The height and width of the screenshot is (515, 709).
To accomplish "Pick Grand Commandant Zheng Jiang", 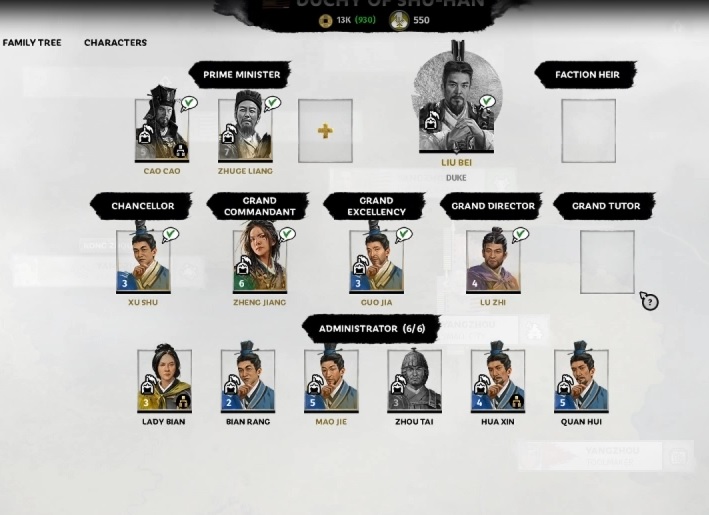I will pyautogui.click(x=259, y=260).
